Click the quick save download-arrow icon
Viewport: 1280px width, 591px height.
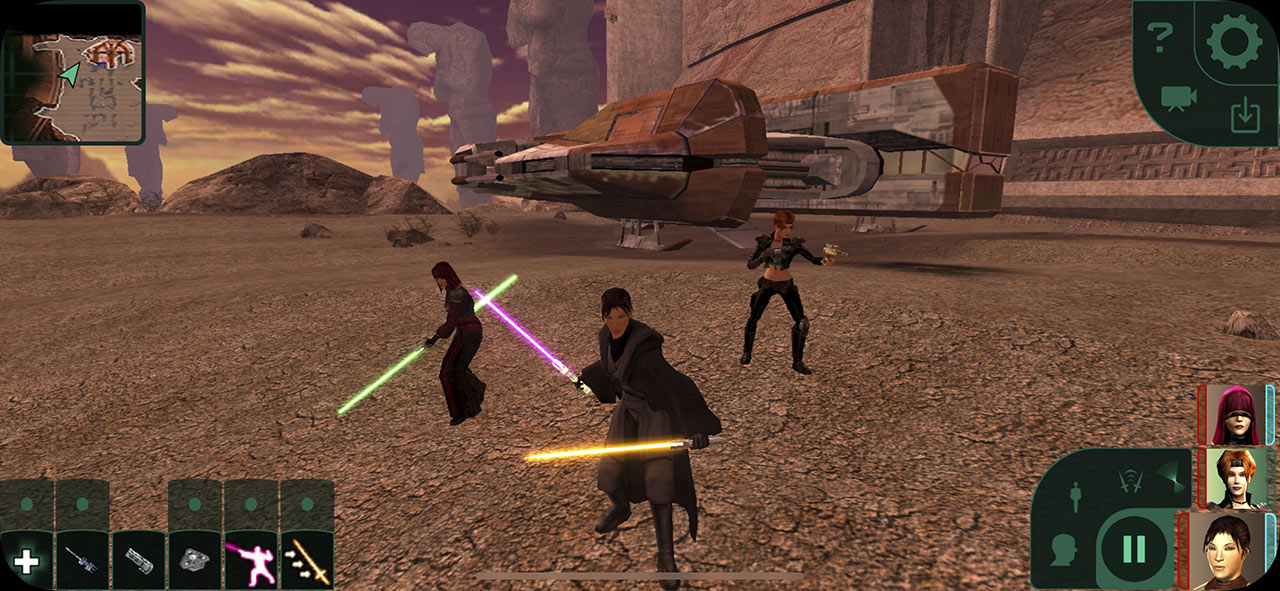(x=1243, y=115)
